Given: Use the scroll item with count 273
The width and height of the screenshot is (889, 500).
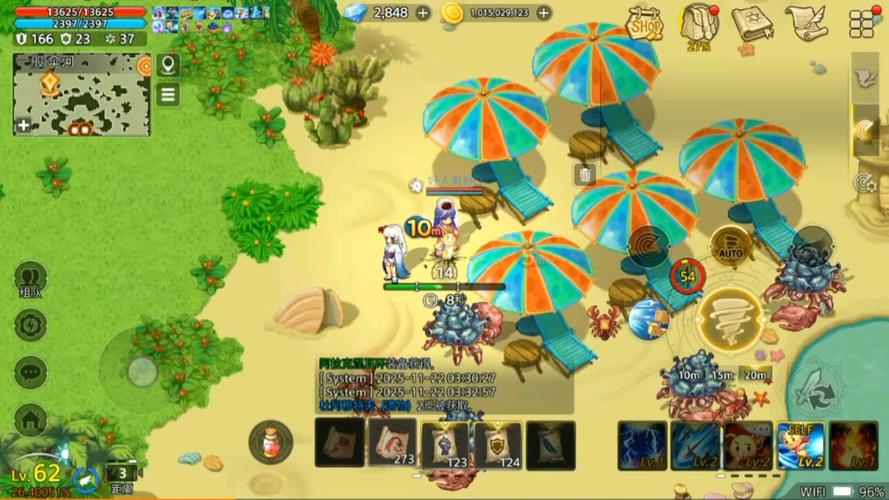Looking at the screenshot, I should coord(392,441).
